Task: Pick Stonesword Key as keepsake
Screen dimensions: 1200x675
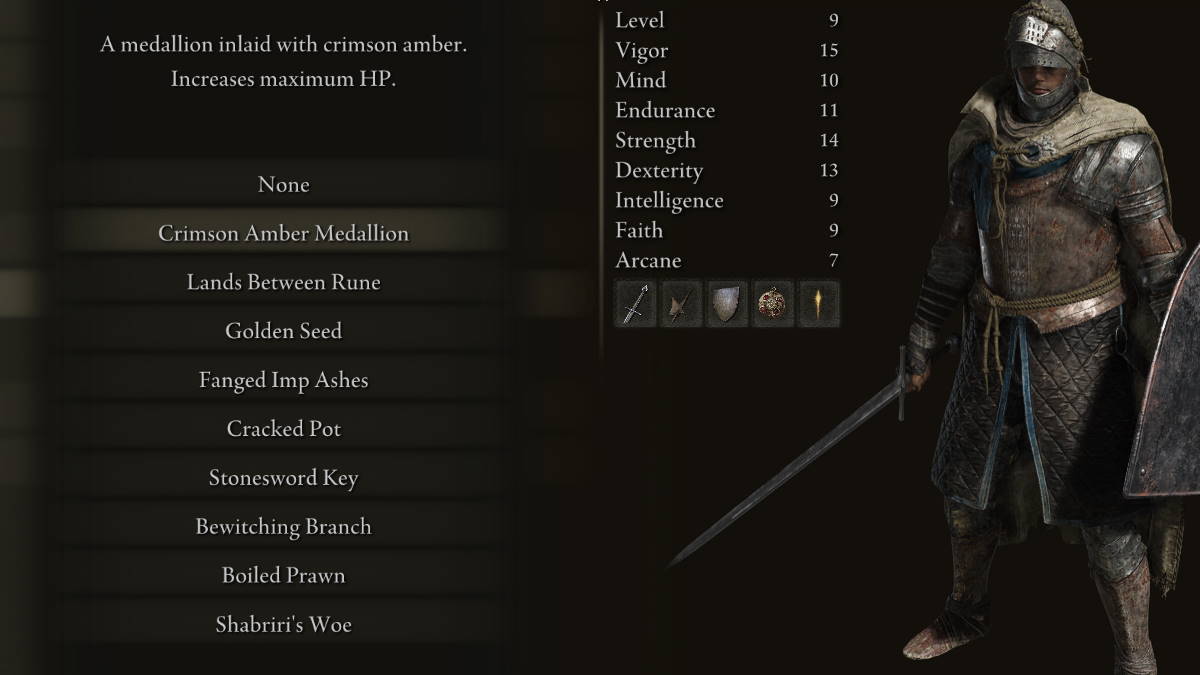Action: [x=283, y=478]
